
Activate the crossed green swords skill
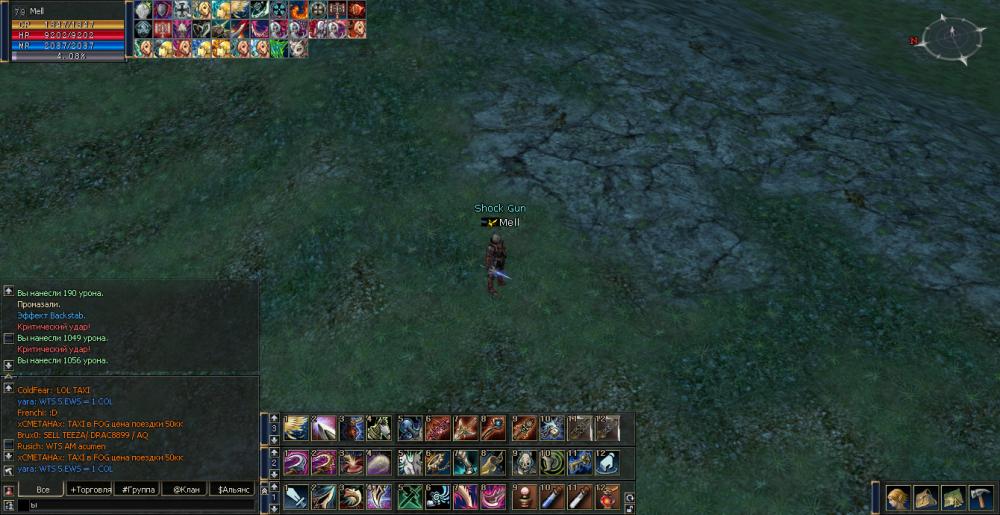coord(410,496)
